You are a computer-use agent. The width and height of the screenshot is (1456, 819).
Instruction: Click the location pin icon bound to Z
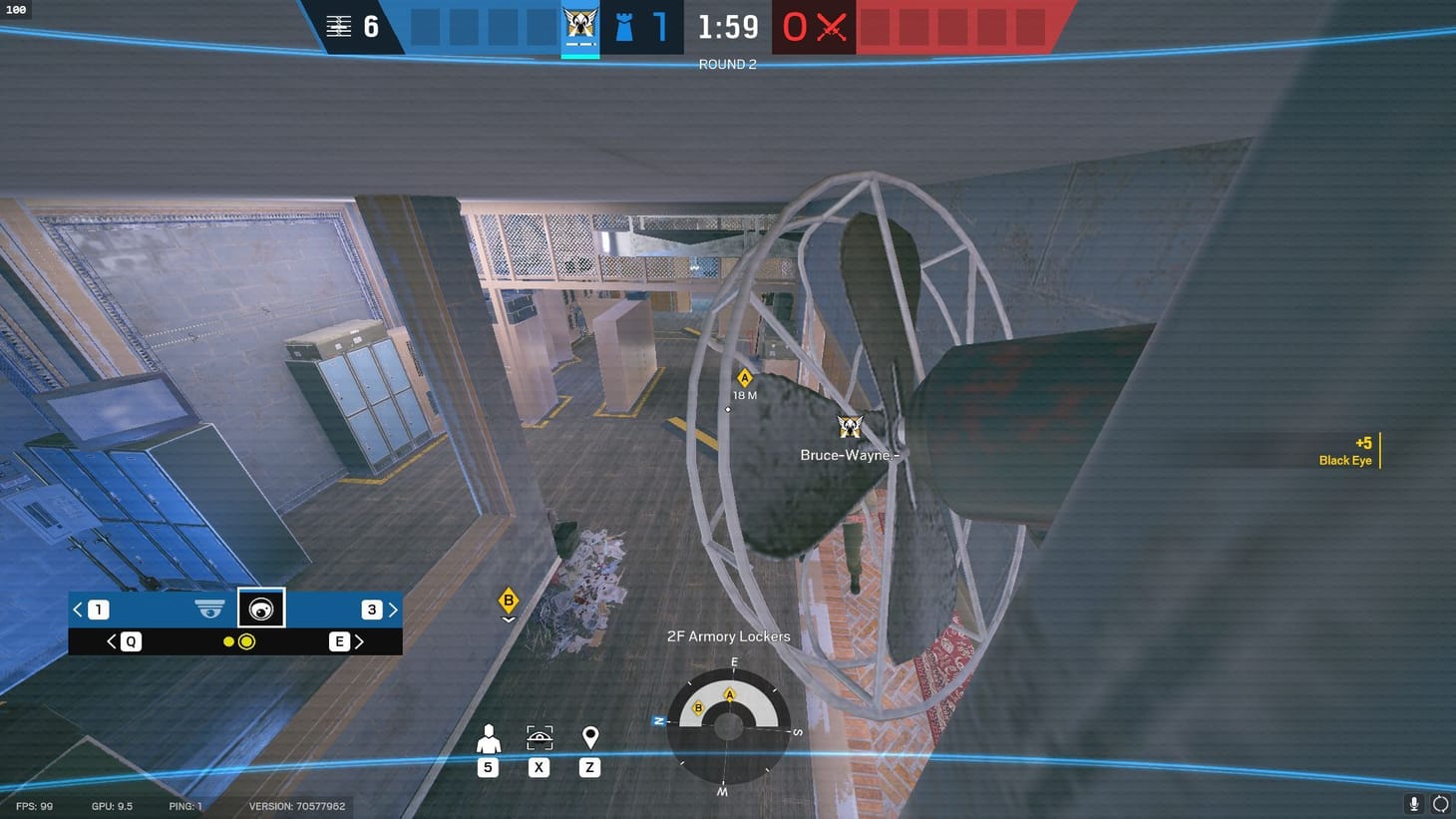click(589, 736)
